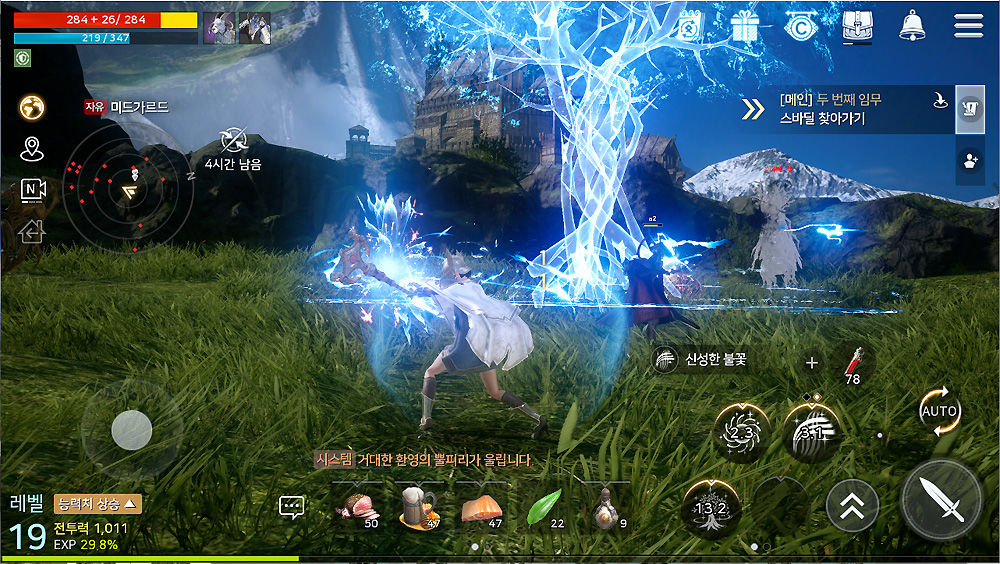Open the backpack inventory icon
This screenshot has width=1000, height=564.
click(857, 25)
